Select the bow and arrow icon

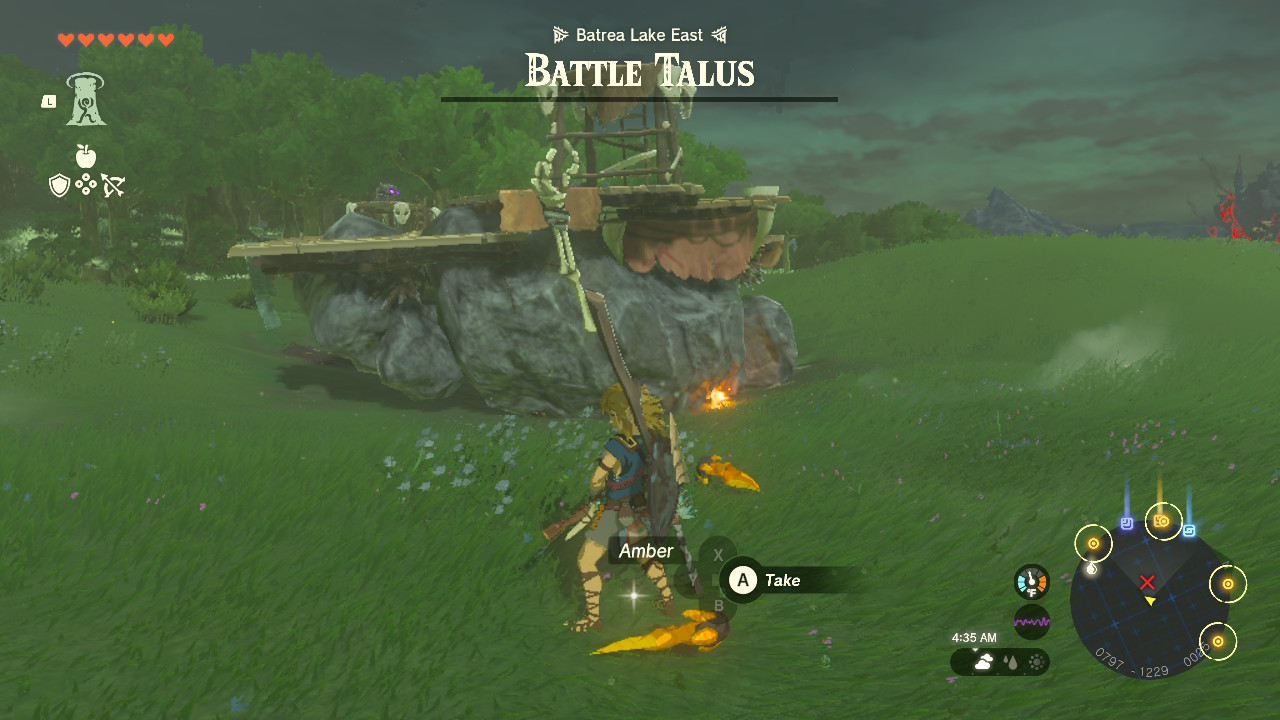pos(113,184)
